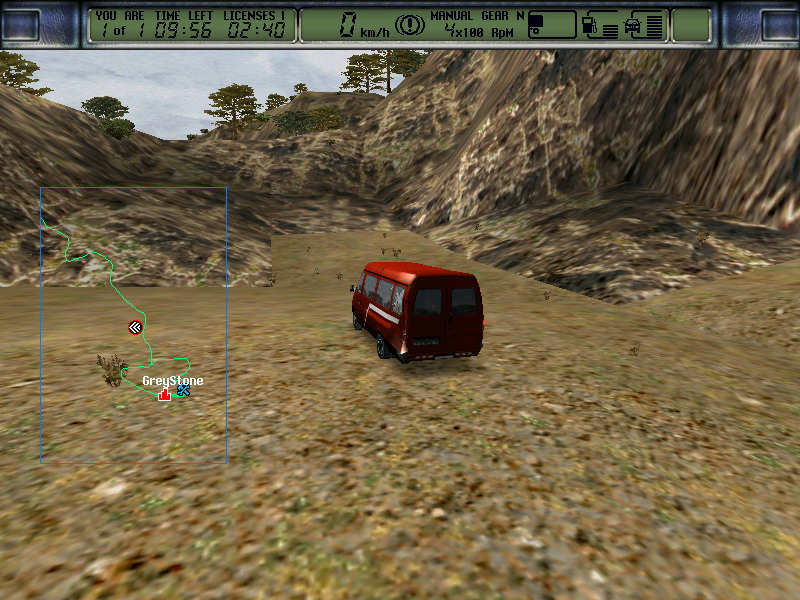This screenshot has height=600, width=800.
Task: Select the GreyStone red factory marker
Action: (x=164, y=394)
